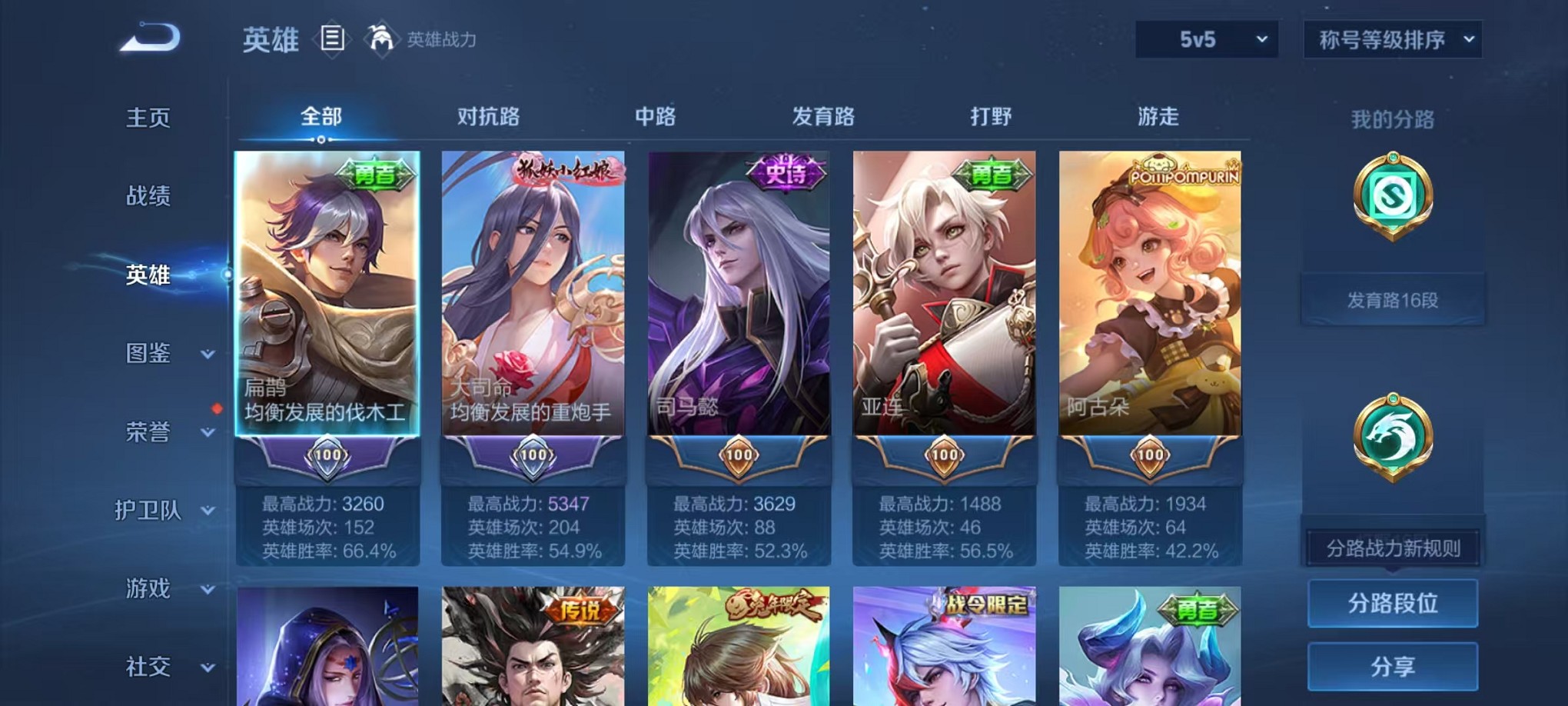Click the 英雄战力 helmet icon
This screenshot has width=1568, height=706.
point(382,37)
